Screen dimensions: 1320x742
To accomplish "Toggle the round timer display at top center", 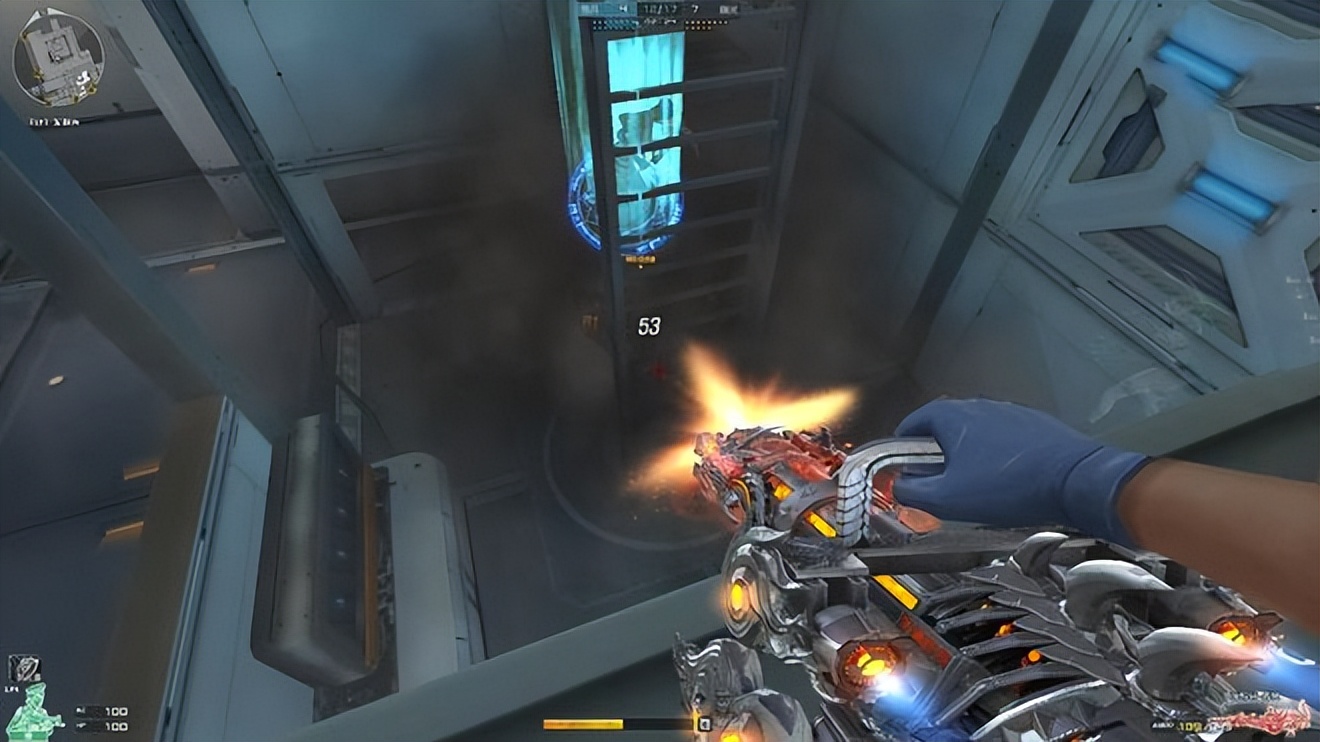I will [x=625, y=7].
